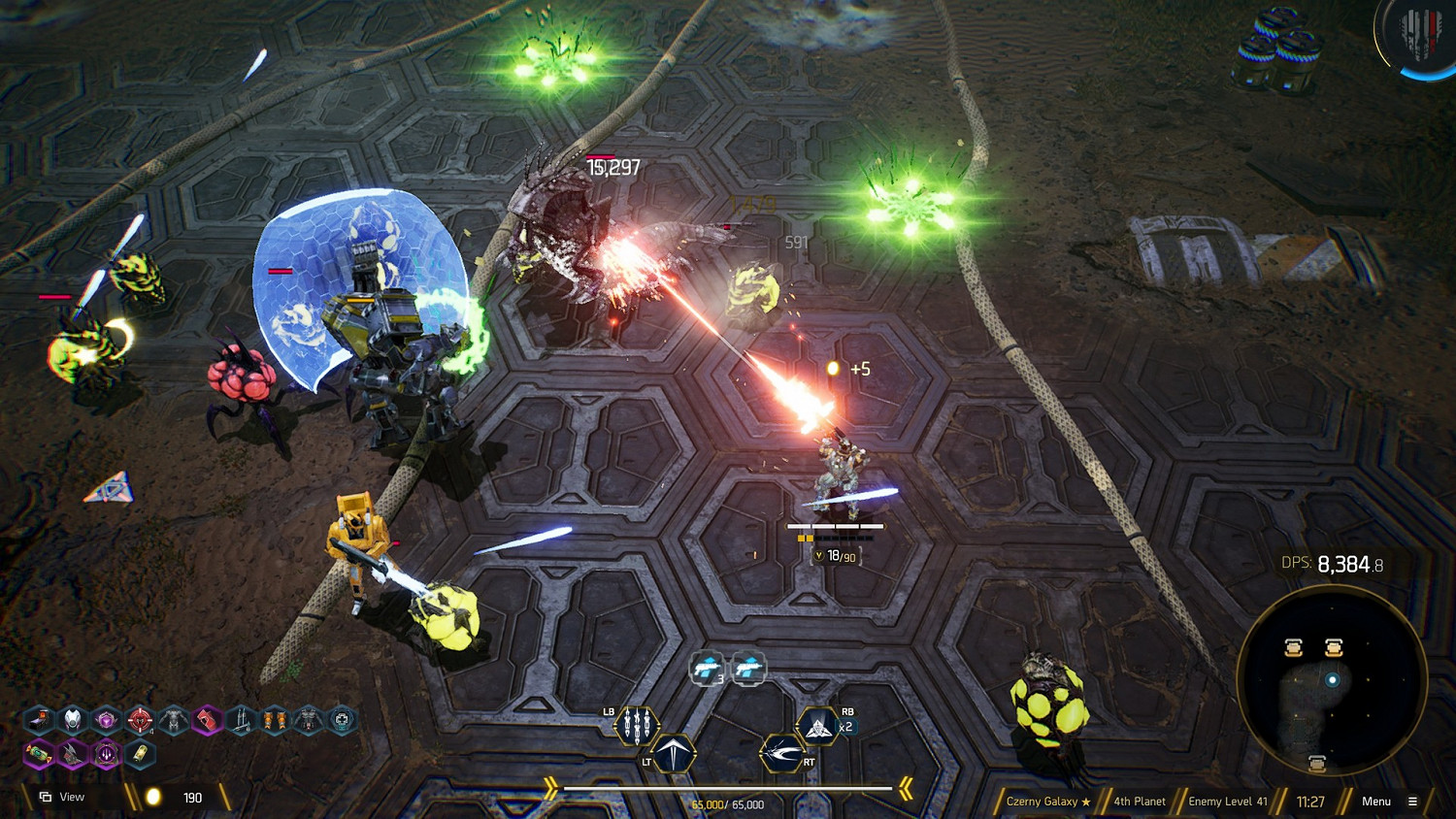This screenshot has height=819, width=1456.
Task: Open the circular minimap
Action: tap(1331, 680)
